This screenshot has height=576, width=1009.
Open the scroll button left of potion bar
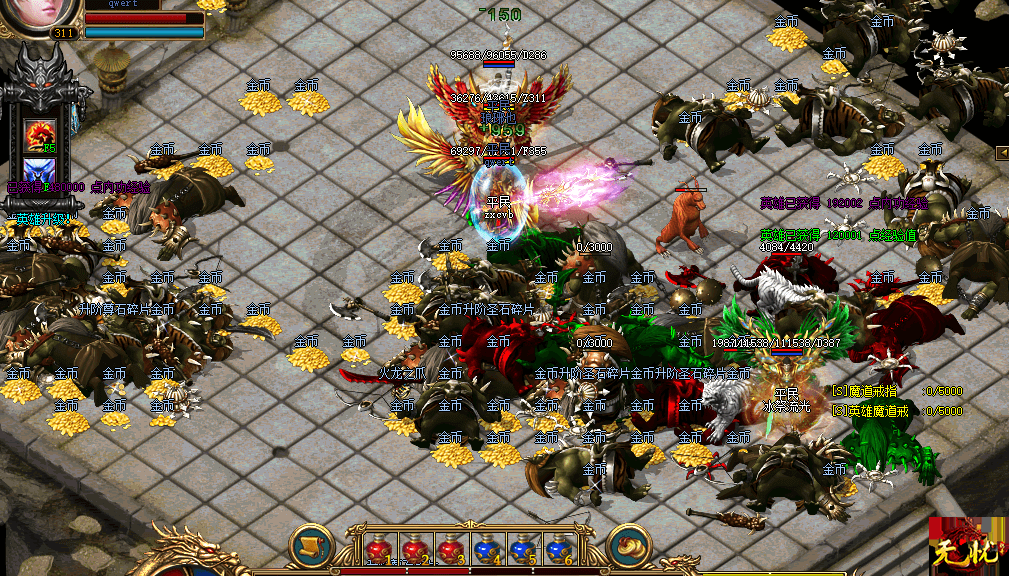[x=311, y=545]
